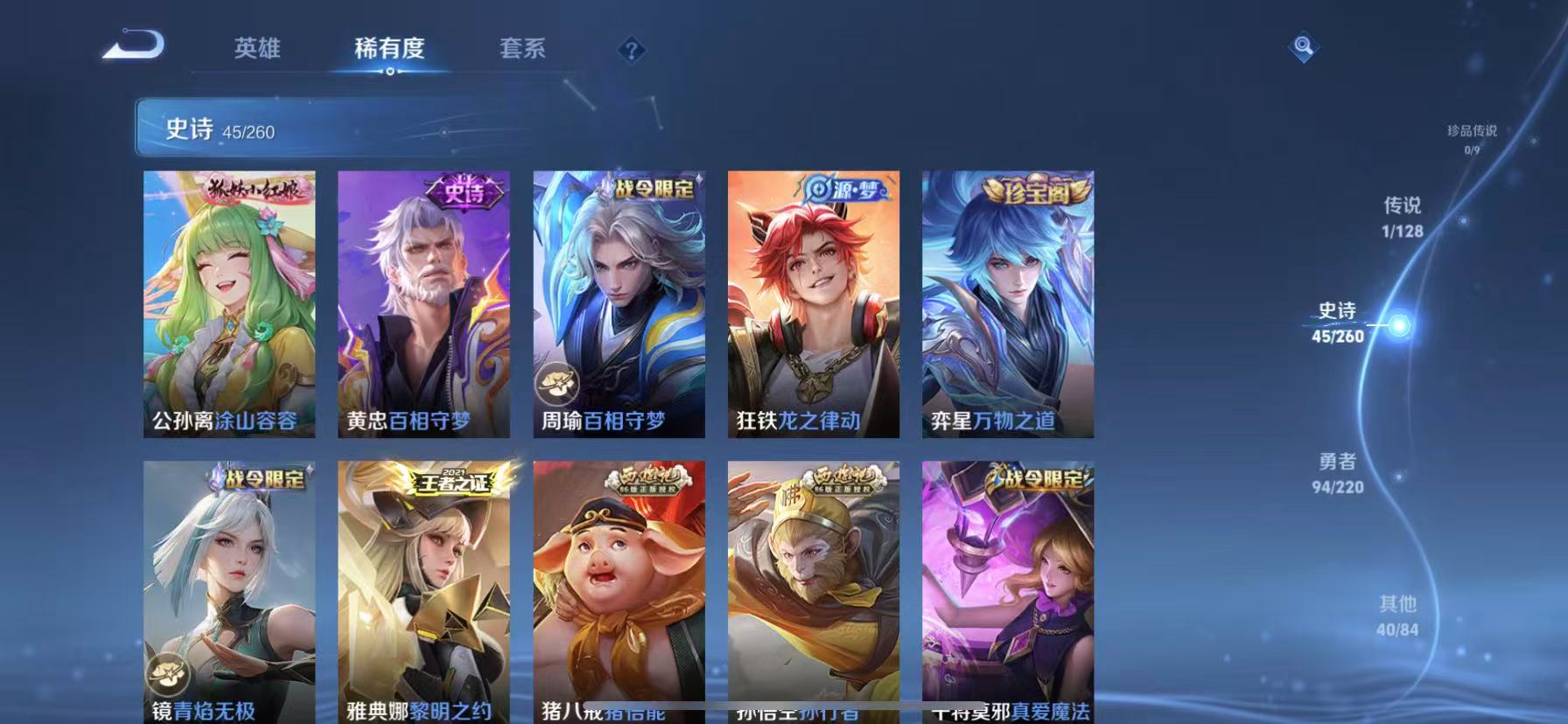Image resolution: width=1568 pixels, height=724 pixels.
Task: View the 其他 category on the right
Action: coord(1400,615)
